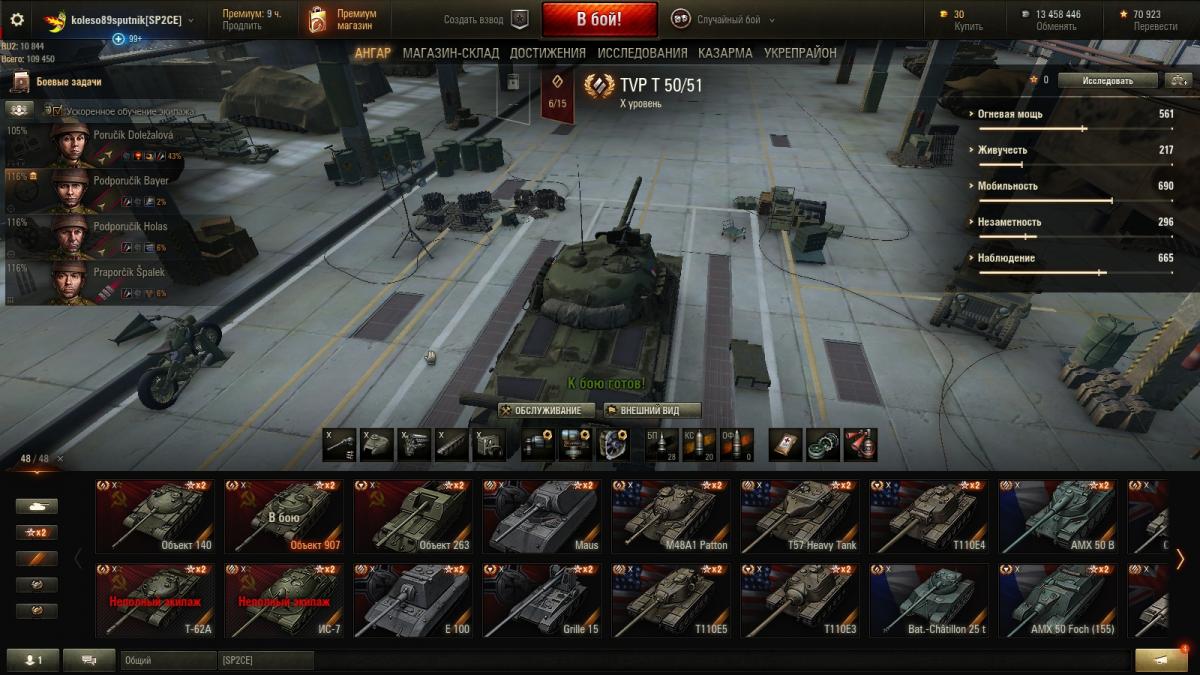Switch to the МАГАЗИН-СКЛАД tab
This screenshot has width=1200, height=675.
[451, 53]
